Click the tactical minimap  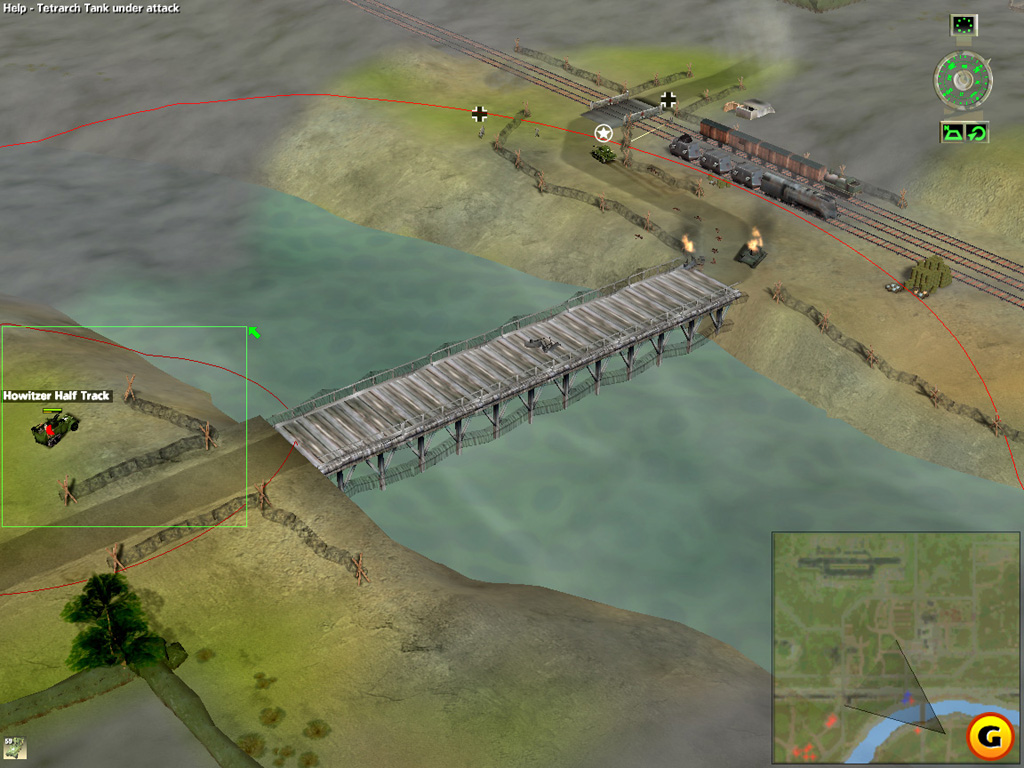click(895, 647)
